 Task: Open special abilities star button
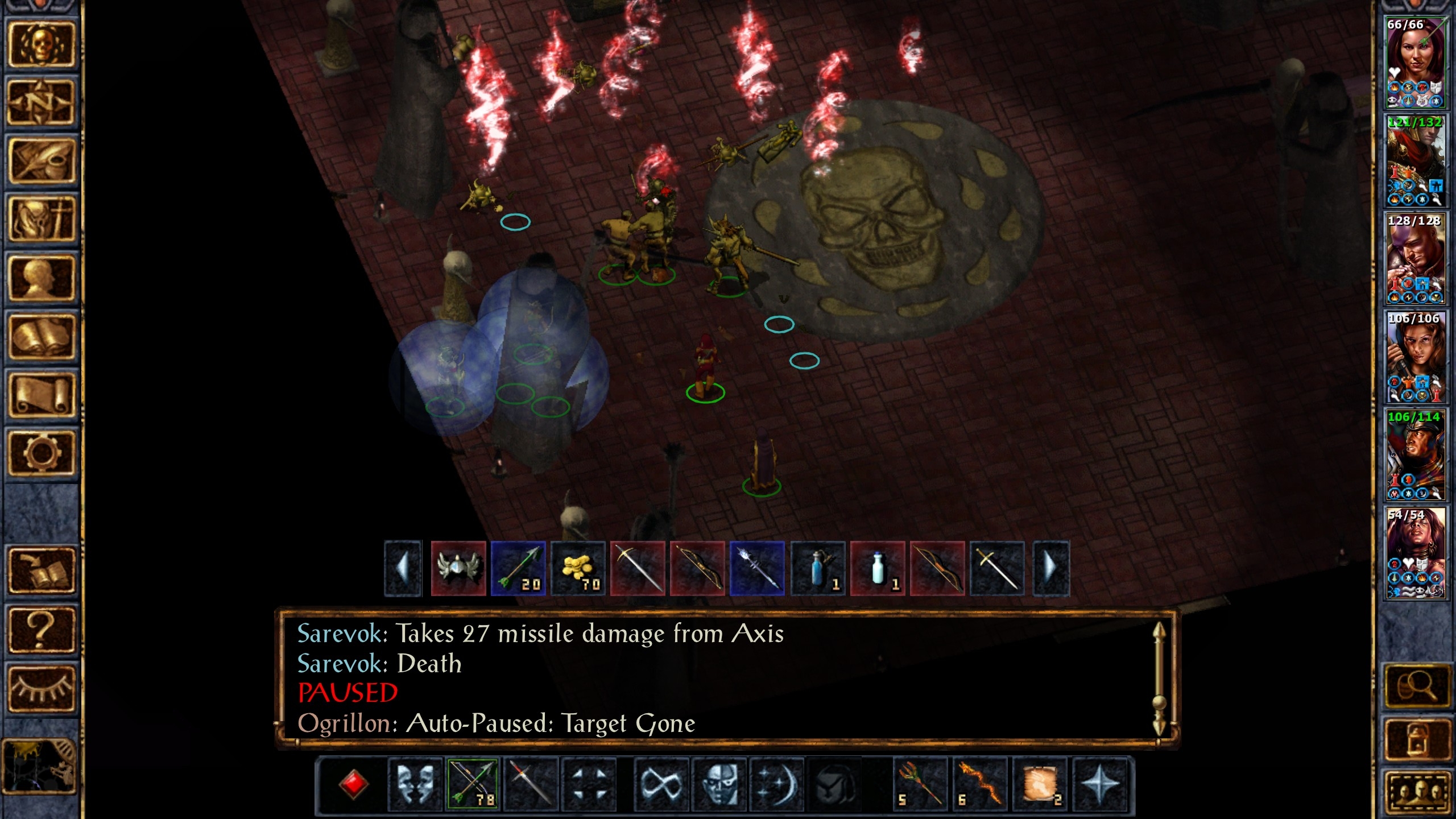coord(1100,784)
